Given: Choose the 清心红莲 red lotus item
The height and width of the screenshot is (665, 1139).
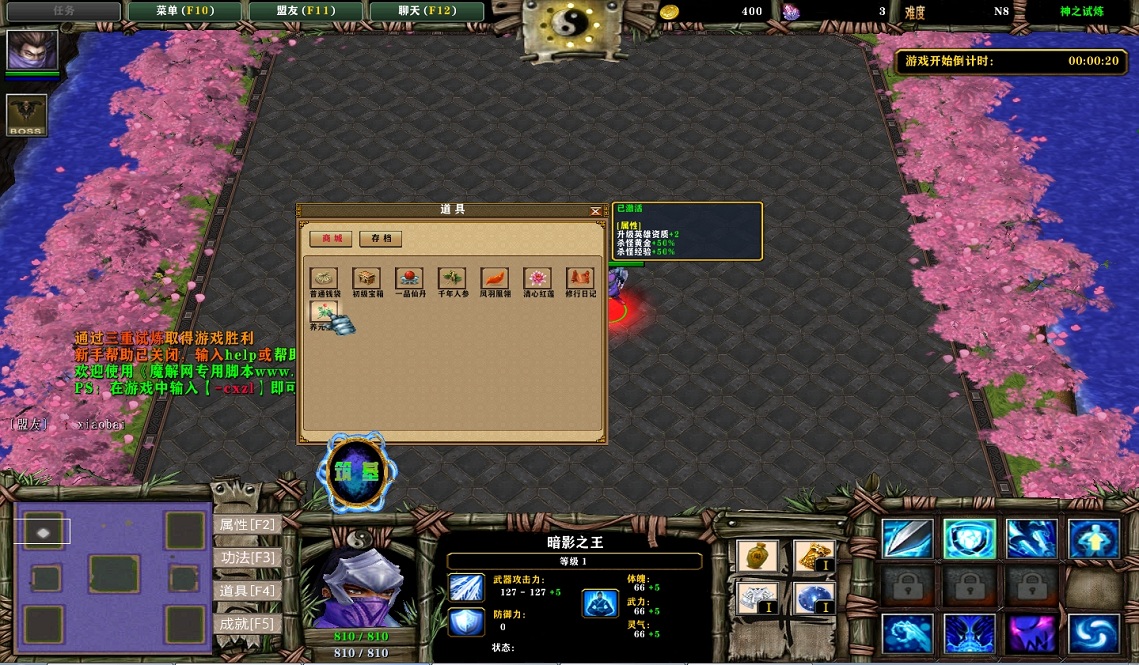Looking at the screenshot, I should tap(537, 278).
